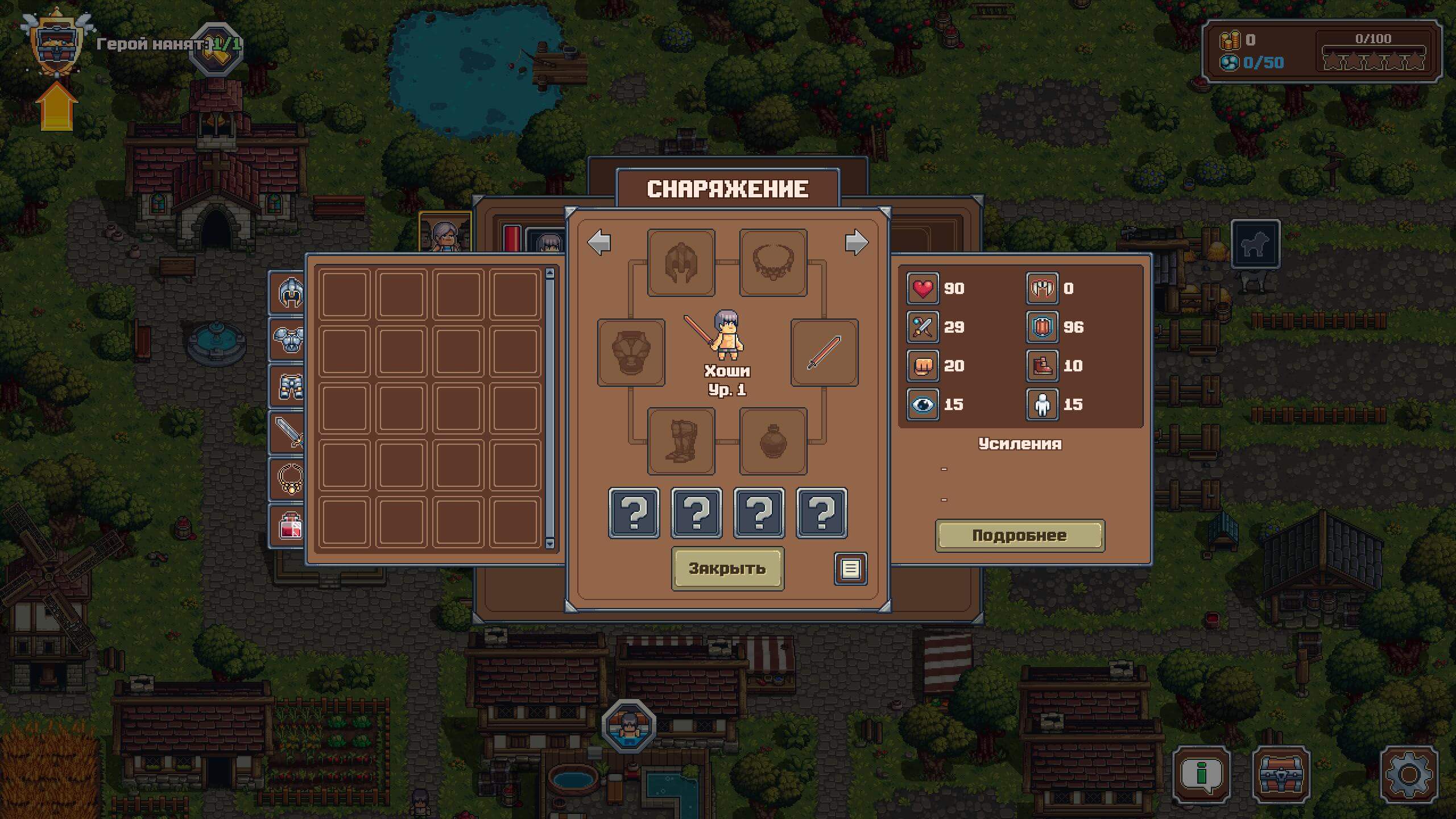Switch to the next hero arrow

[x=856, y=243]
